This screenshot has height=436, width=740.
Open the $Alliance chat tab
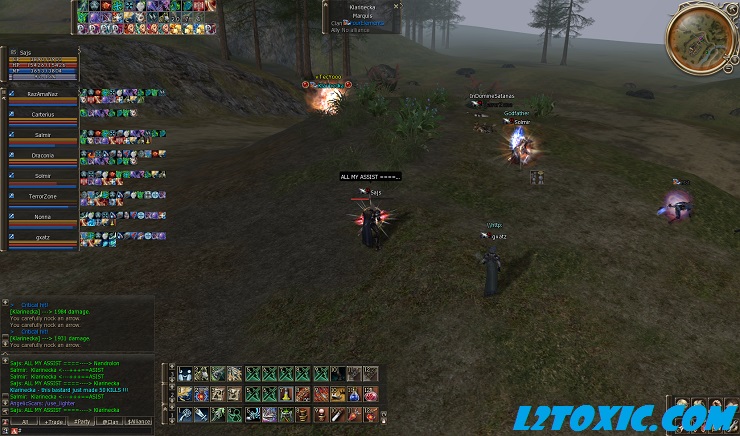coord(140,423)
